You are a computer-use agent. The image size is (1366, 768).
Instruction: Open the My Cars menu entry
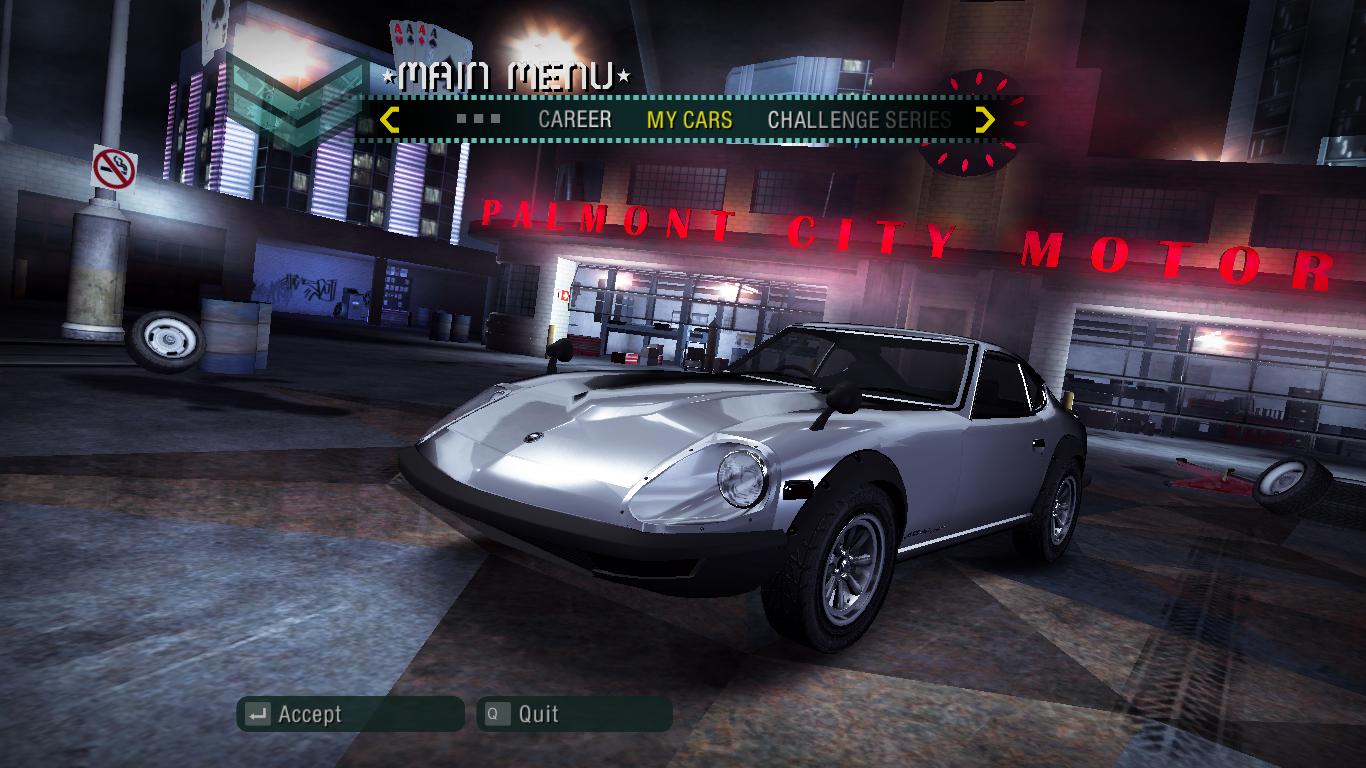click(689, 120)
